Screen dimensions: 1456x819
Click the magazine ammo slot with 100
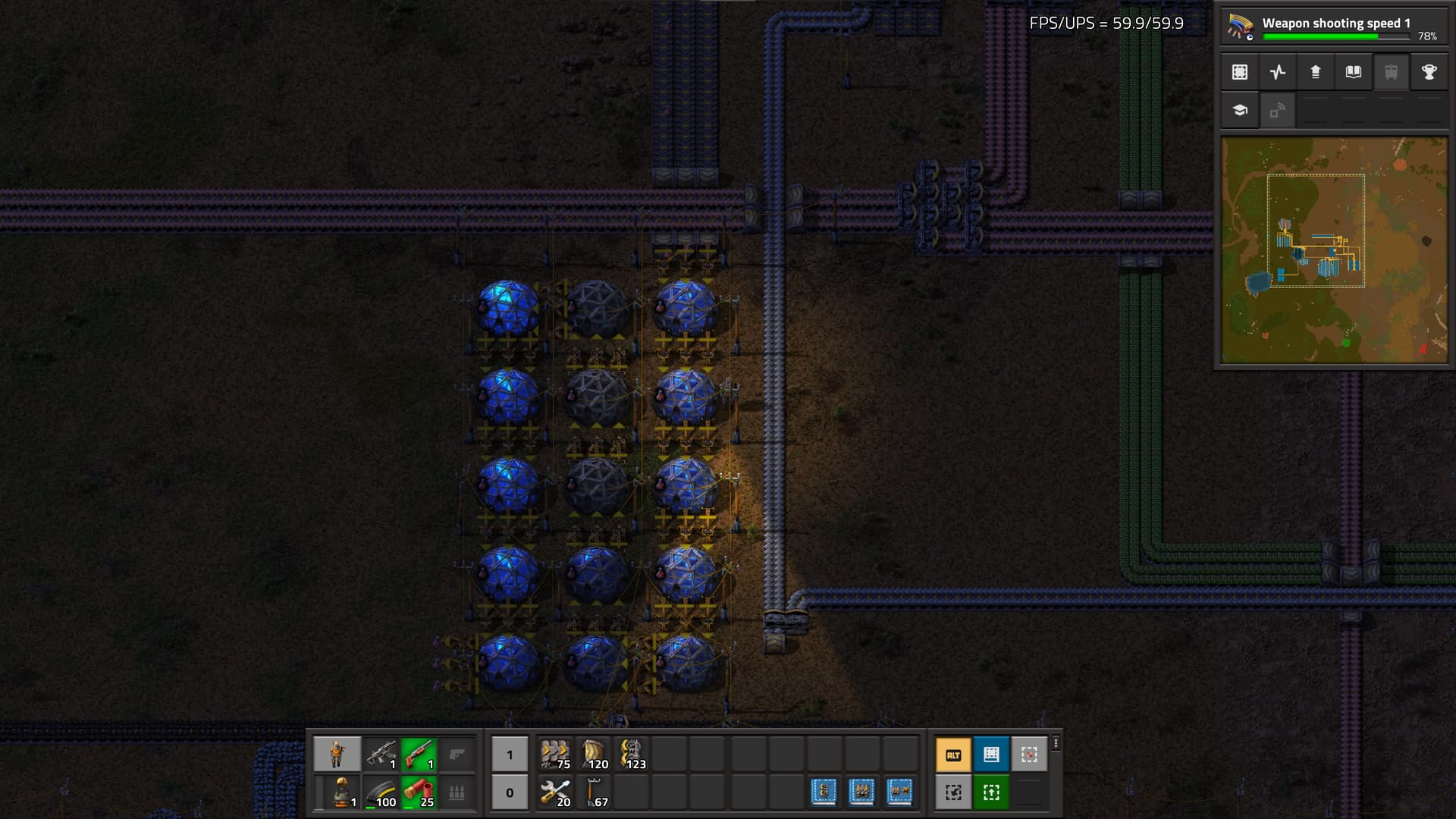pyautogui.click(x=381, y=792)
